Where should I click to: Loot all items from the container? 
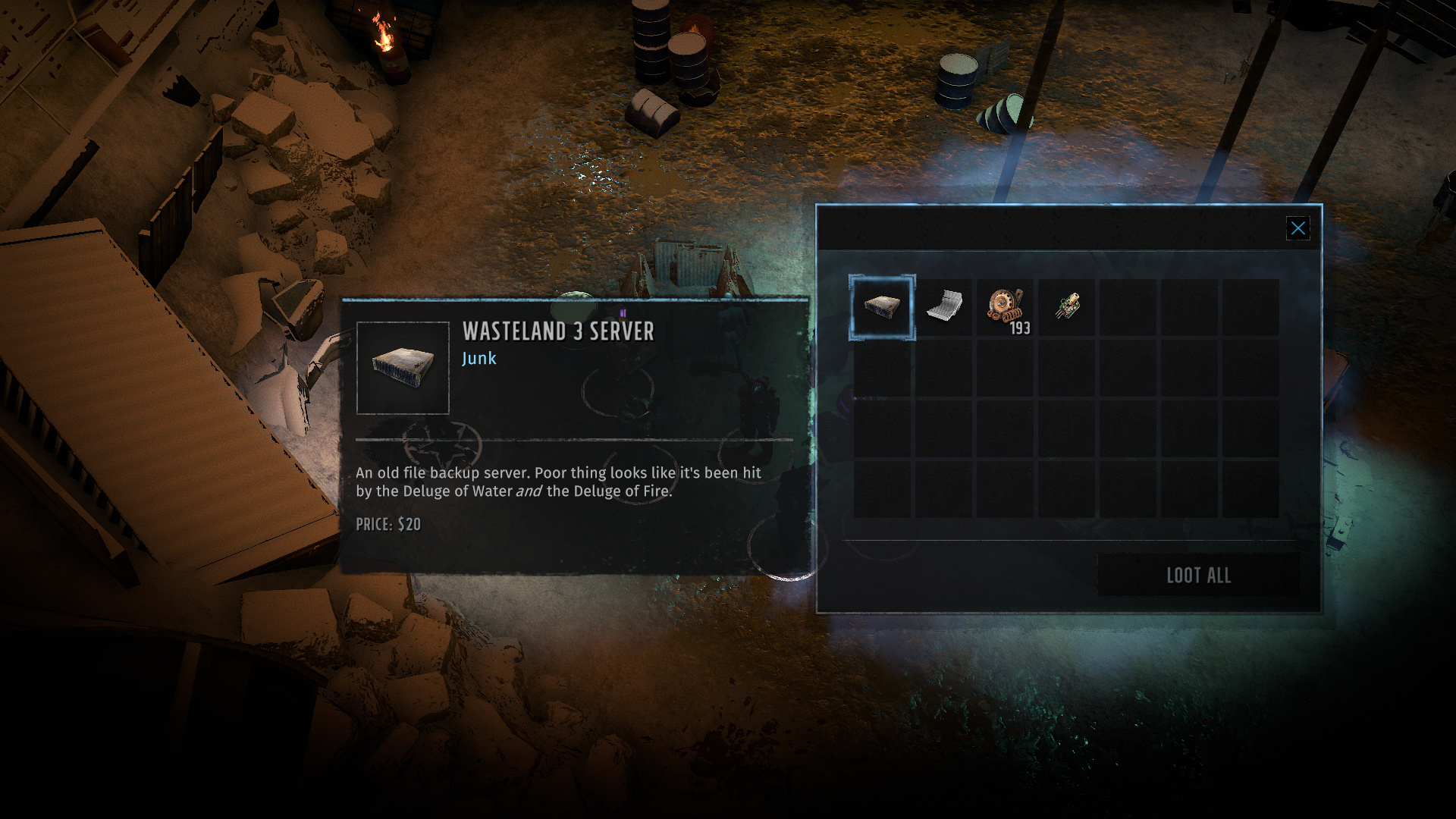click(x=1198, y=576)
